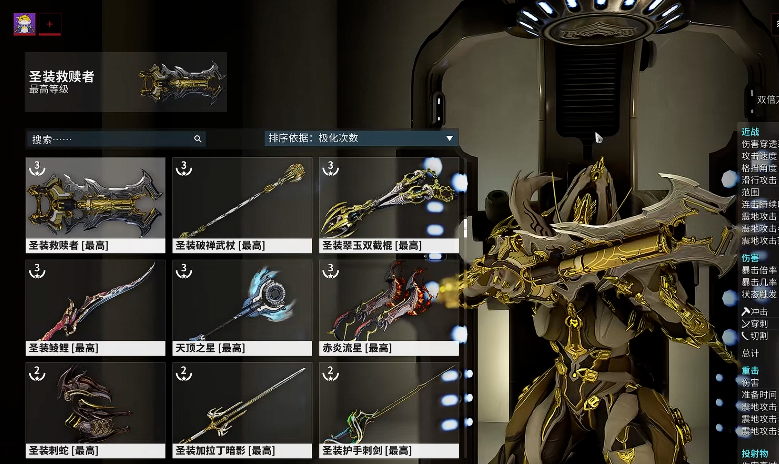Select the 圣装鲮鲤 sword tile

96,307
